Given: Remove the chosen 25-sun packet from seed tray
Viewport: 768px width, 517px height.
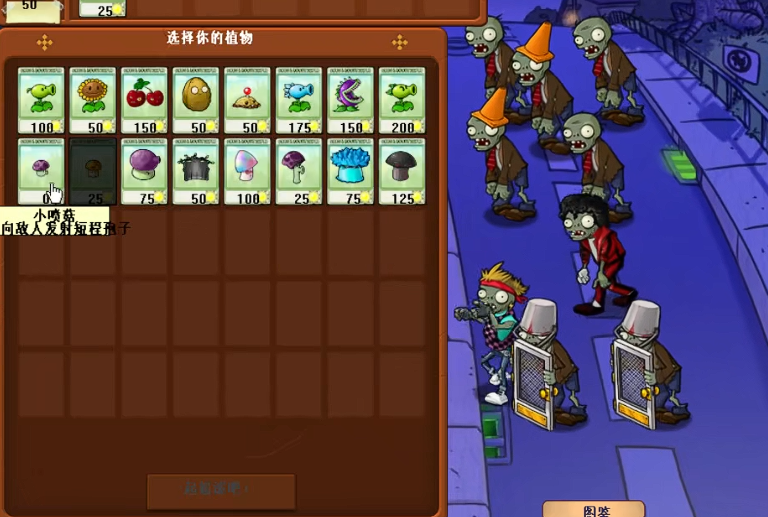Looking at the screenshot, I should [102, 8].
